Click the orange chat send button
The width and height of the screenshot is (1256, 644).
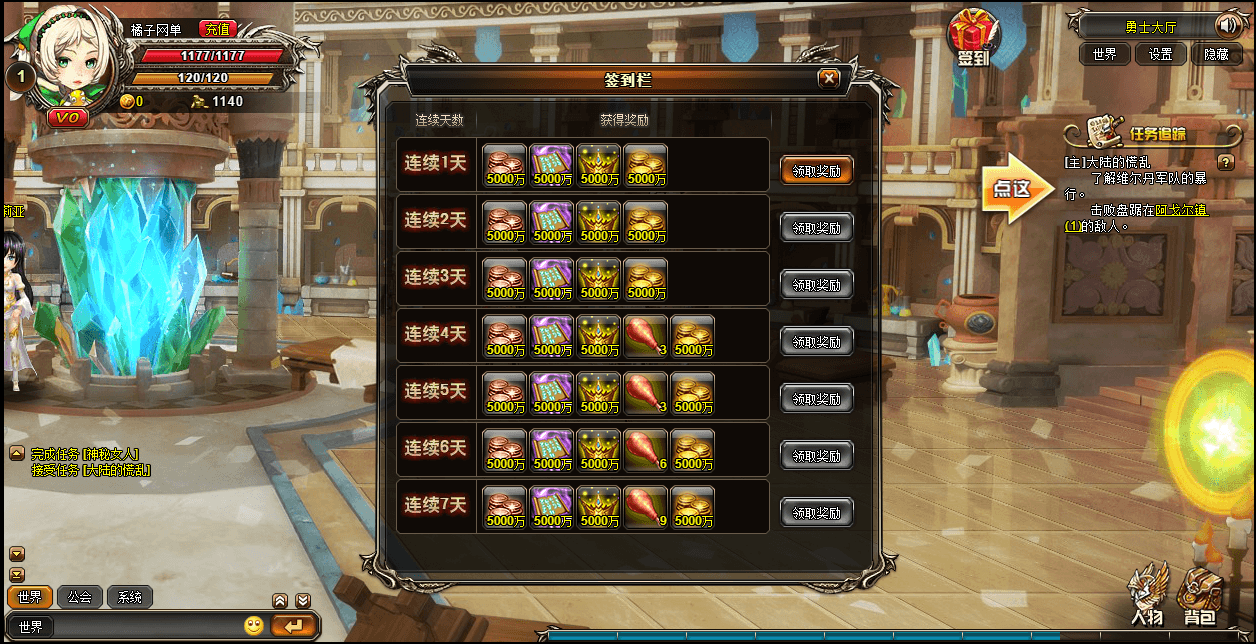[x=293, y=626]
